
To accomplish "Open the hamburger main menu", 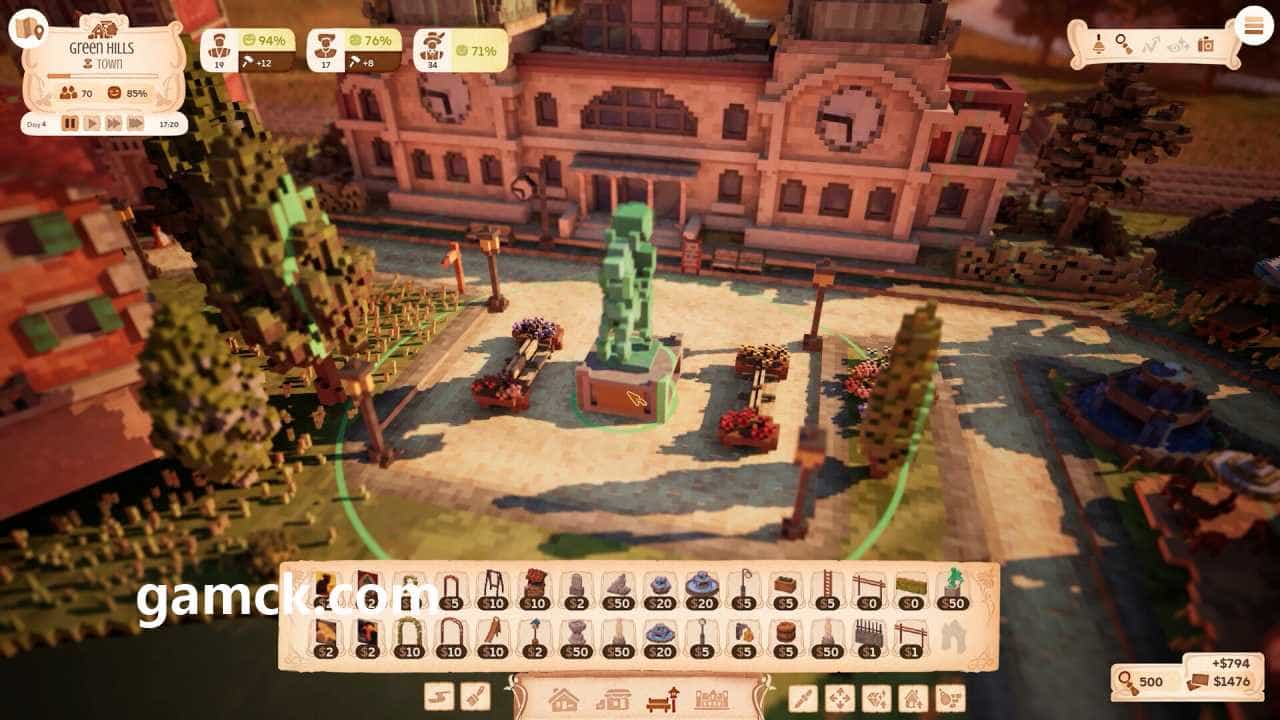I will point(1253,26).
